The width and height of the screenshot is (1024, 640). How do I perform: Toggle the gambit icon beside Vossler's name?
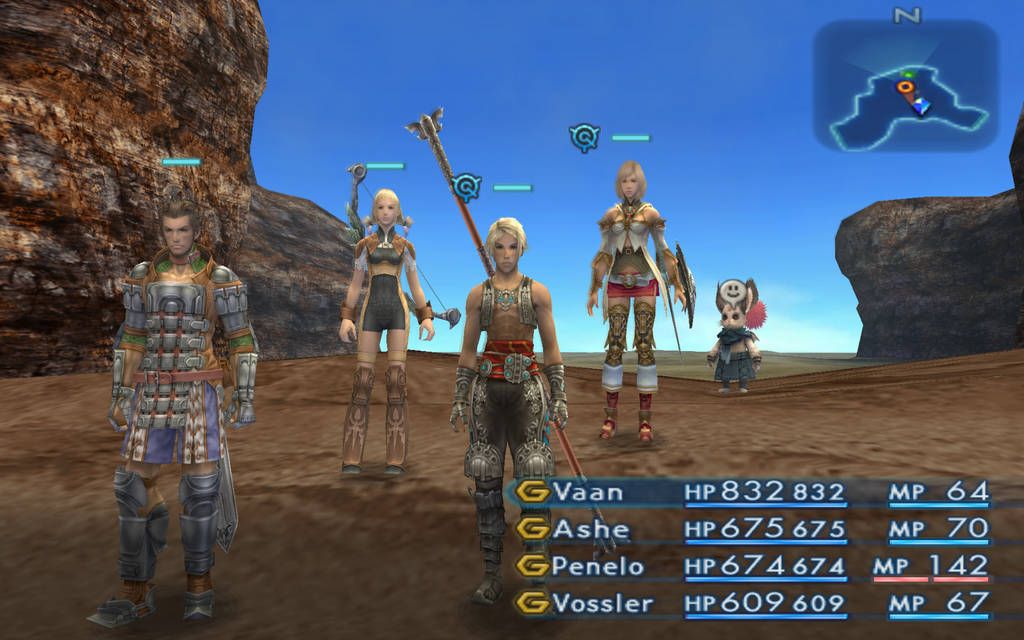(535, 603)
